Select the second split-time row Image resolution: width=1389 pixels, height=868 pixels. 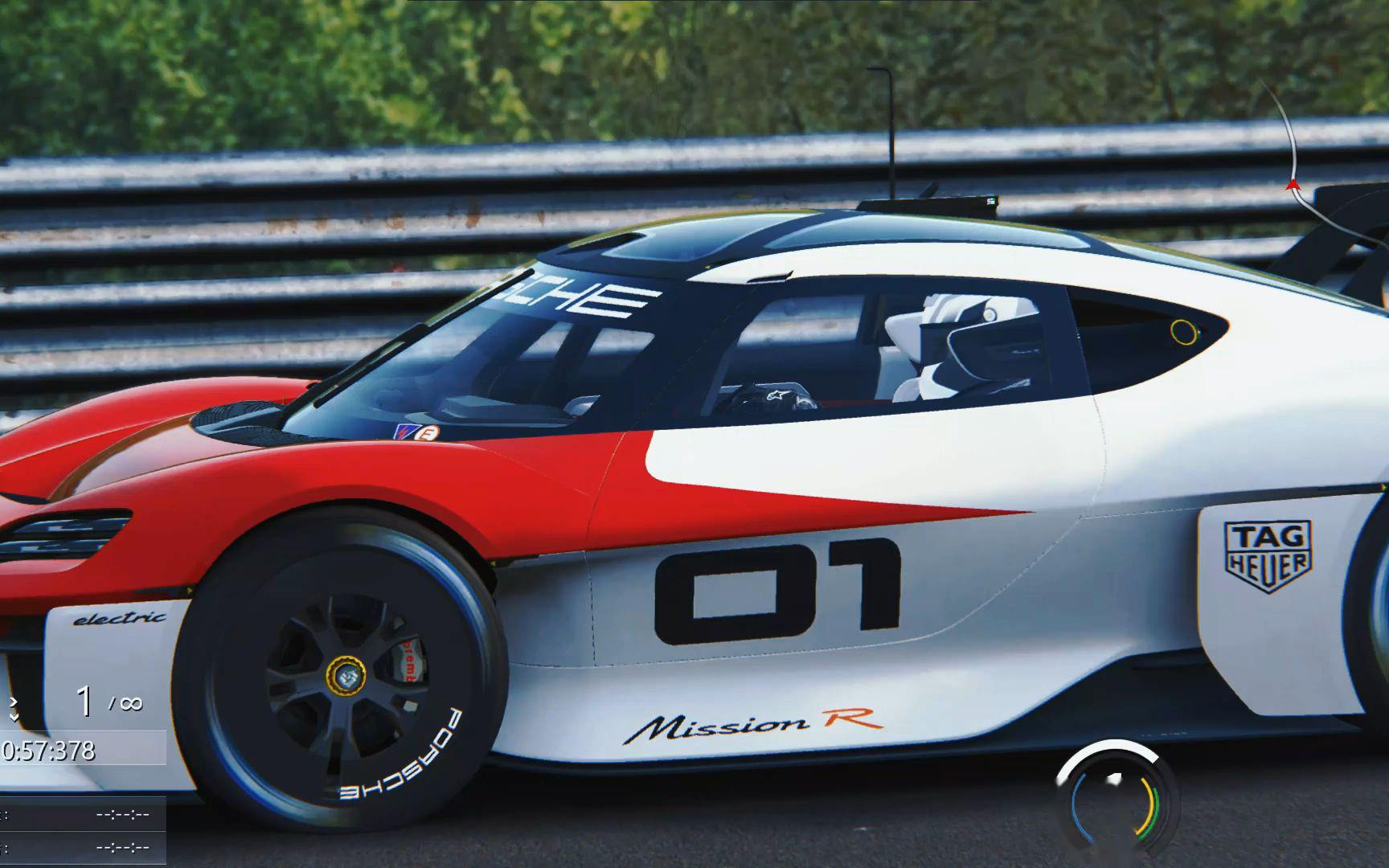(121, 846)
